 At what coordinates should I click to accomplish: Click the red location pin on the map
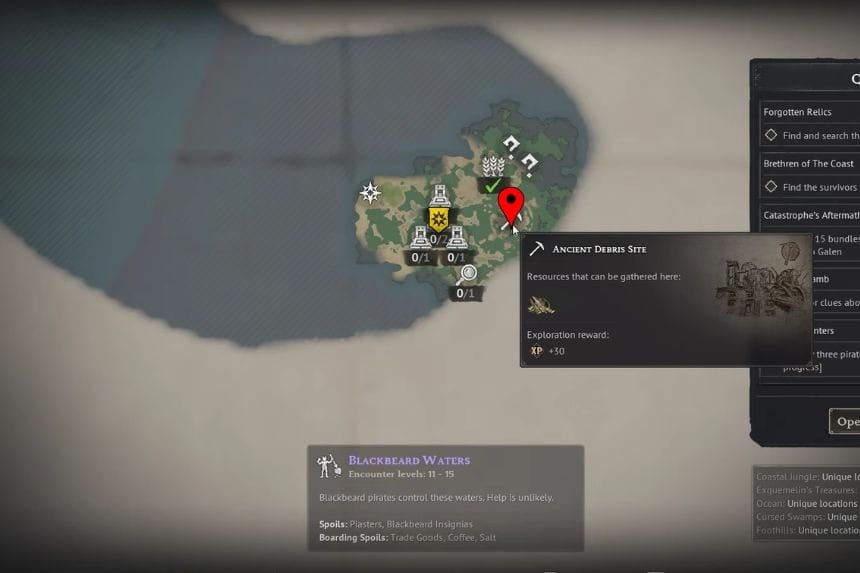click(511, 205)
